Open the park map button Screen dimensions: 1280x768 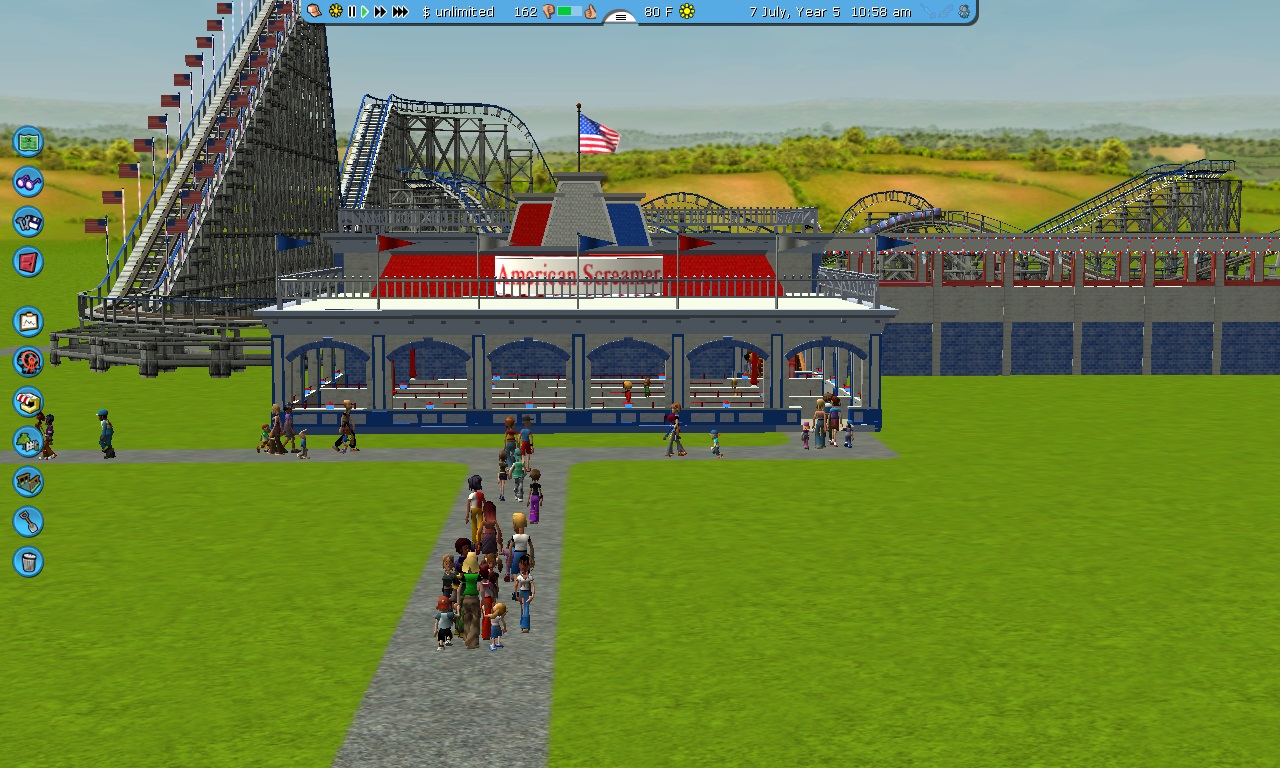click(x=28, y=141)
